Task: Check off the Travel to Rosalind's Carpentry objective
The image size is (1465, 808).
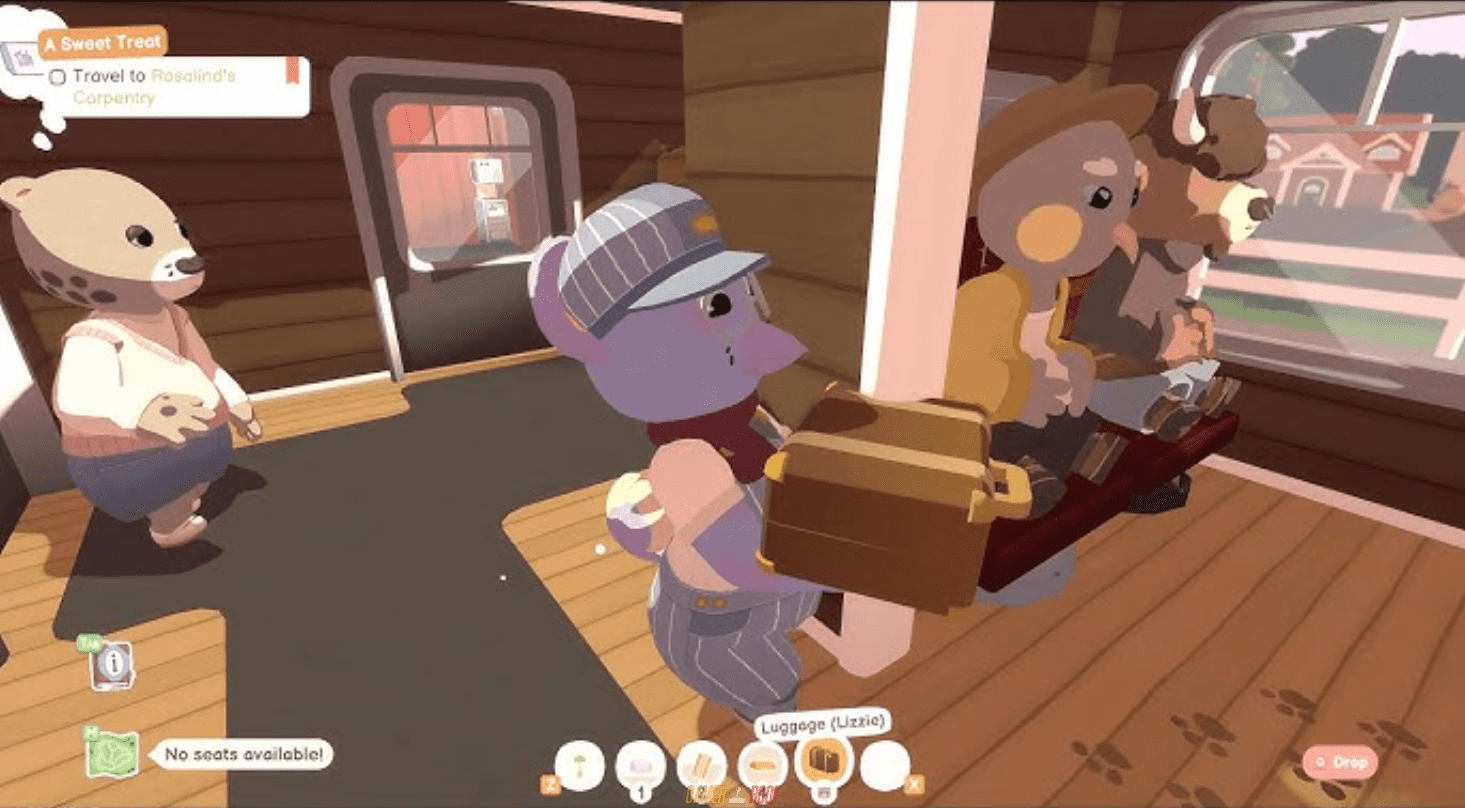Action: coord(58,76)
